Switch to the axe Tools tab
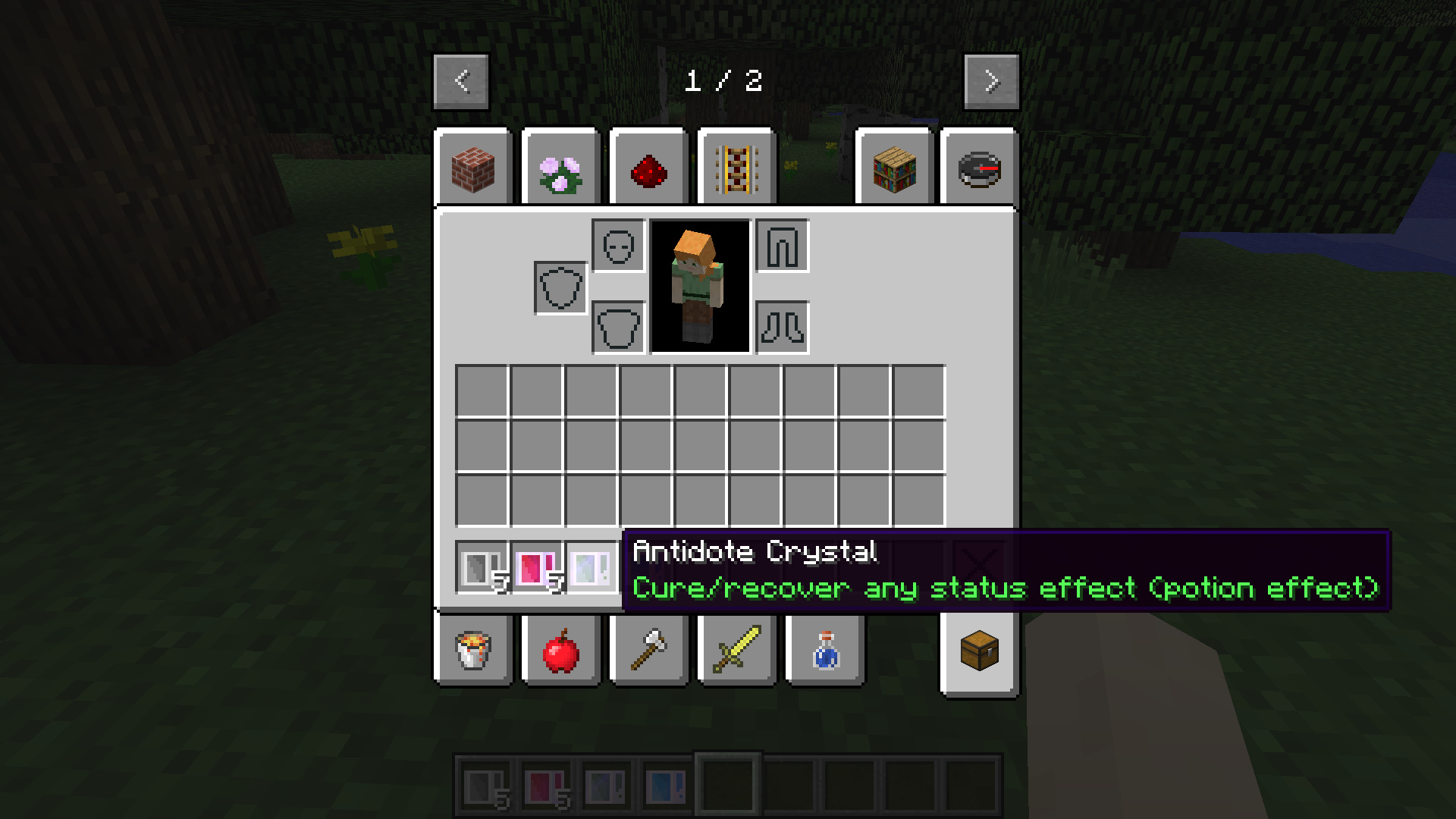The image size is (1456, 819). 649,651
